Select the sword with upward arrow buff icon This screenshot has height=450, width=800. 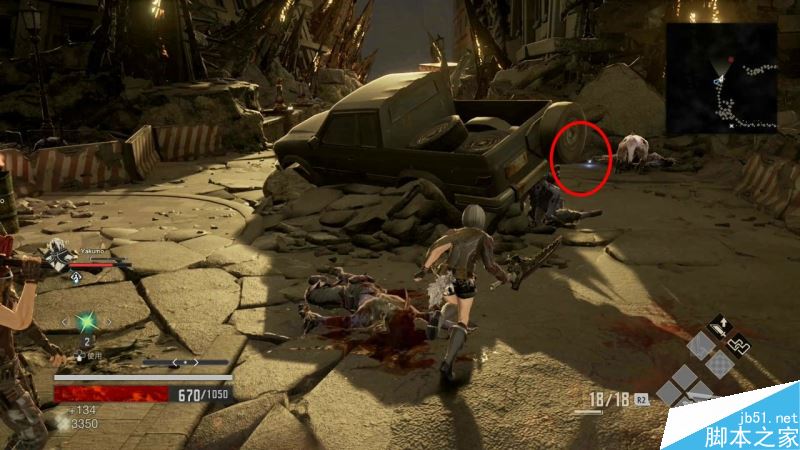pos(718,327)
